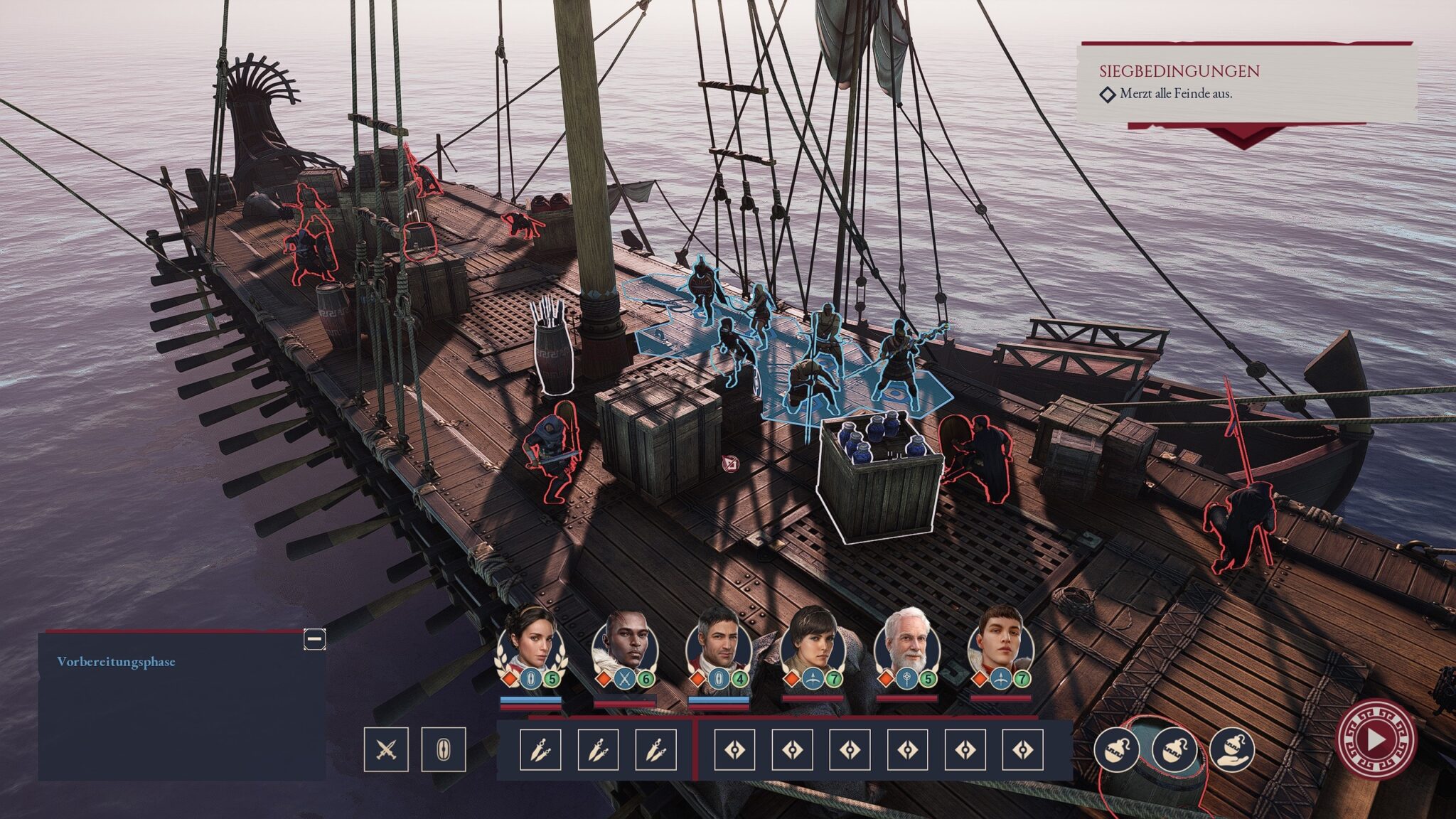Use the potion-in-hand item icon
The height and width of the screenshot is (819, 1456).
(x=1231, y=749)
